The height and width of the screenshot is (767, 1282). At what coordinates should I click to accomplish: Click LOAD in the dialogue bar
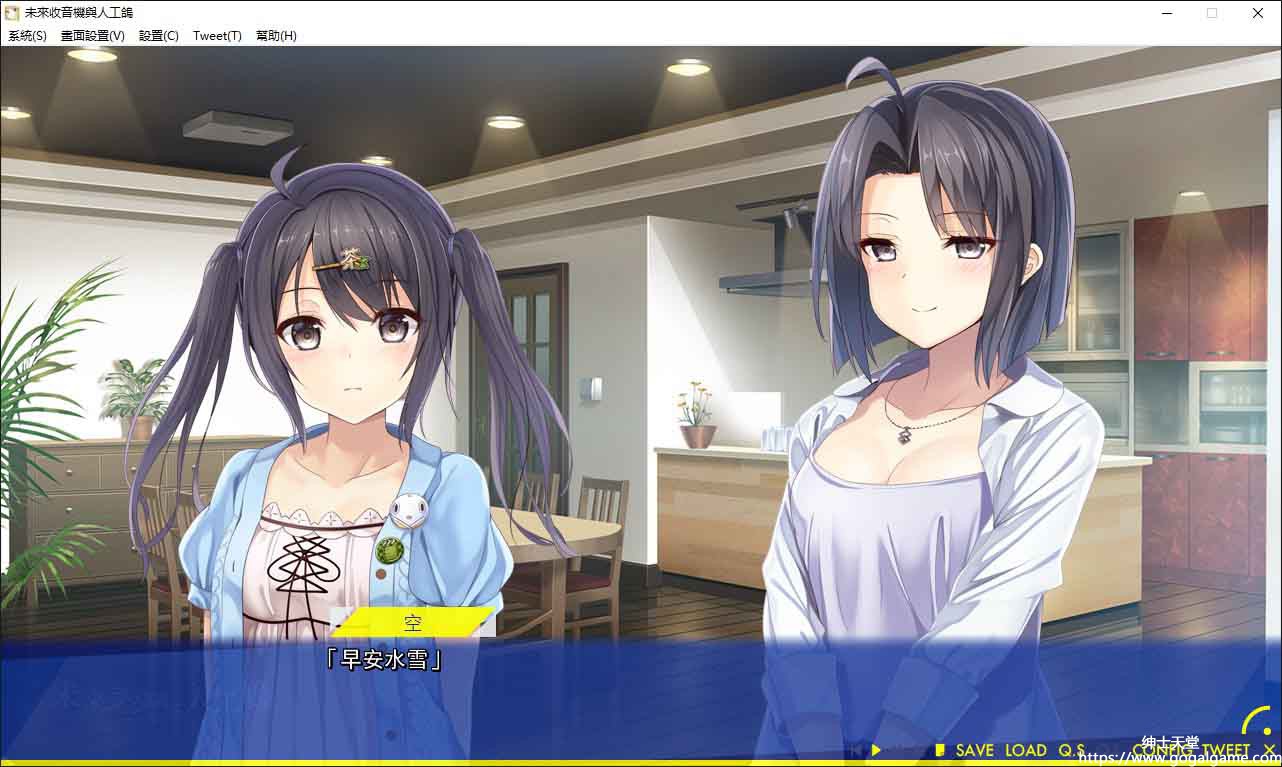tap(1026, 750)
